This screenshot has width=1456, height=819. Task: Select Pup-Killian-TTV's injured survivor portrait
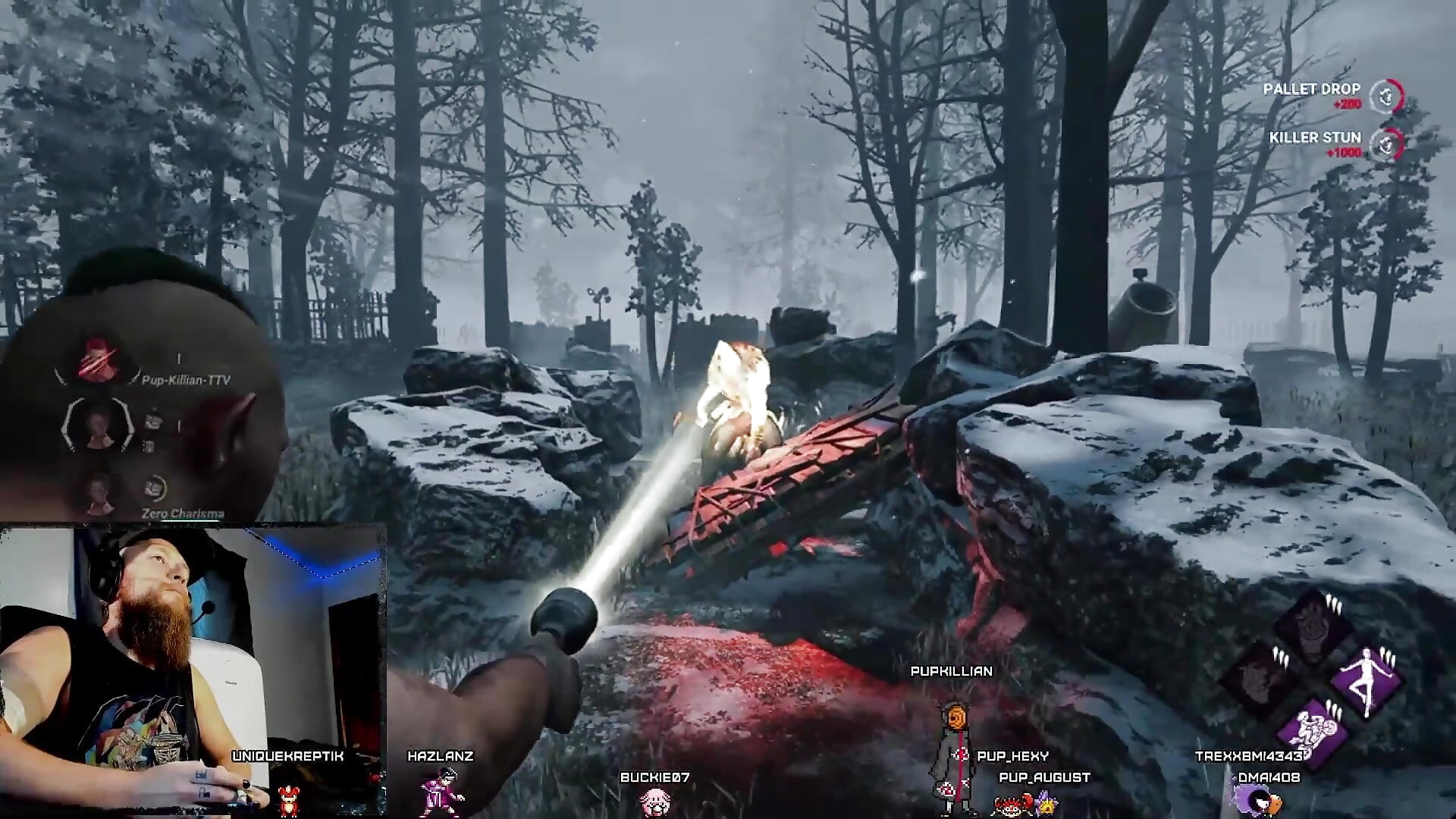click(x=99, y=359)
